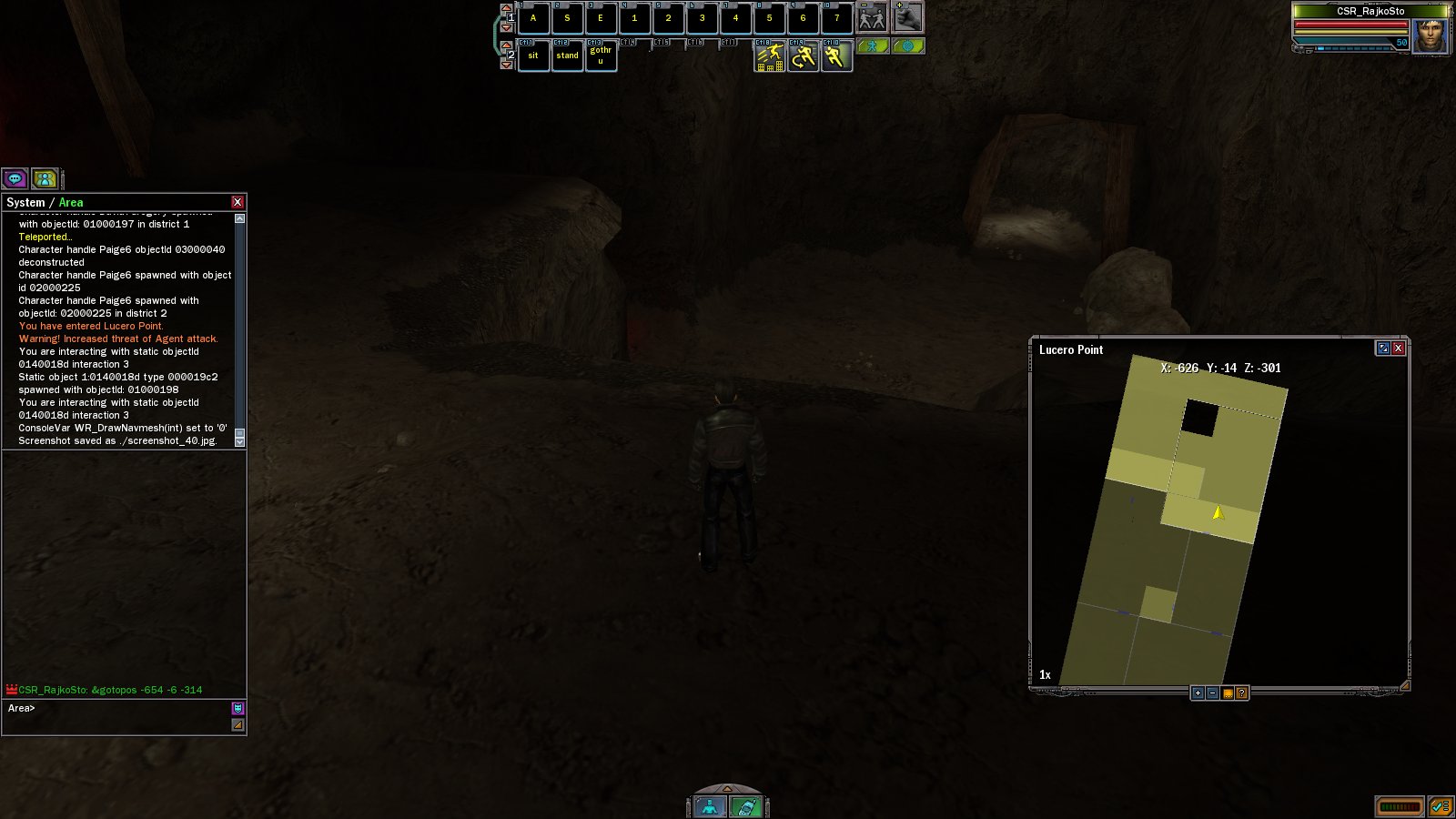Open the purple speech bubble chat button
Viewport: 1456px width, 819px height.
pyautogui.click(x=15, y=178)
